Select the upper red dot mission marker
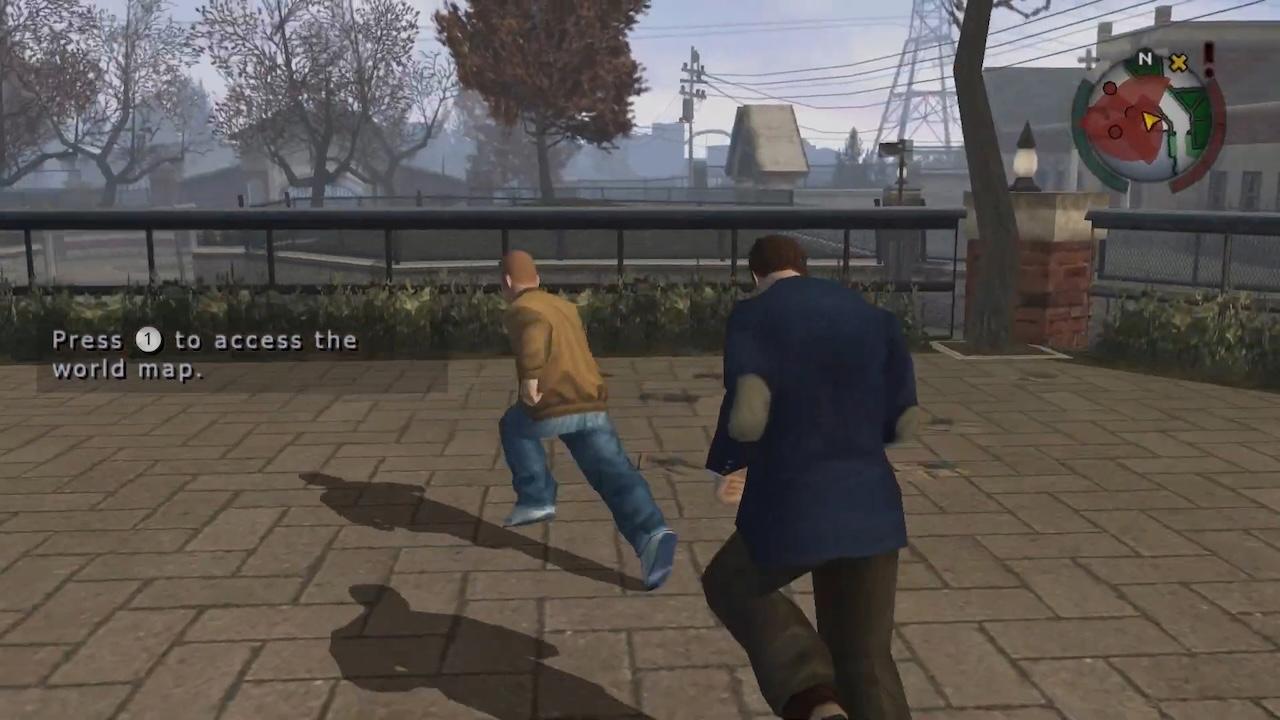Image resolution: width=1280 pixels, height=720 pixels. [x=1109, y=88]
